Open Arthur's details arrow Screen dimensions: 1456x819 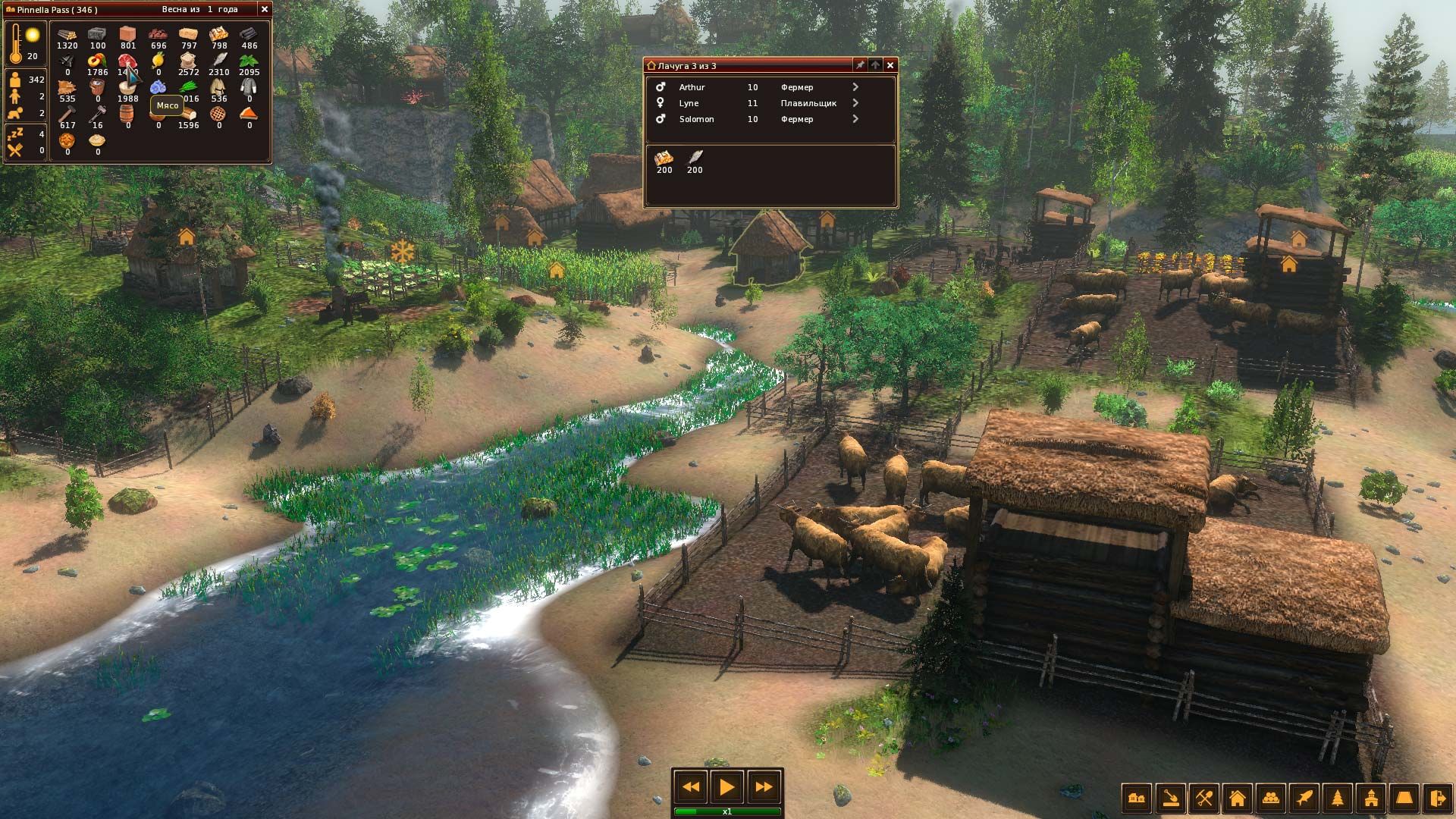(x=855, y=87)
